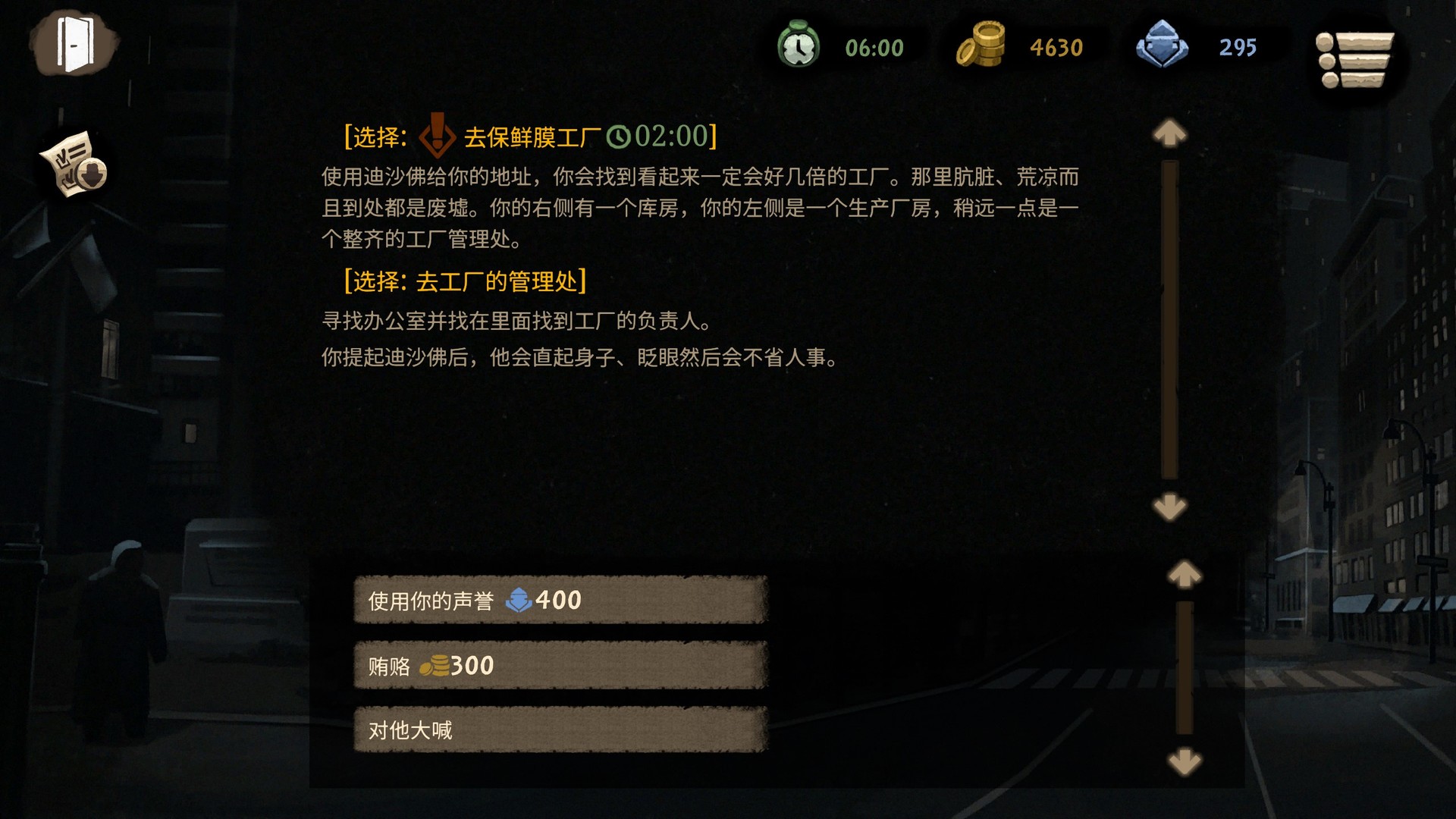Select the 对他大喊 choice
Screen dimensions: 1456x819
(x=561, y=730)
